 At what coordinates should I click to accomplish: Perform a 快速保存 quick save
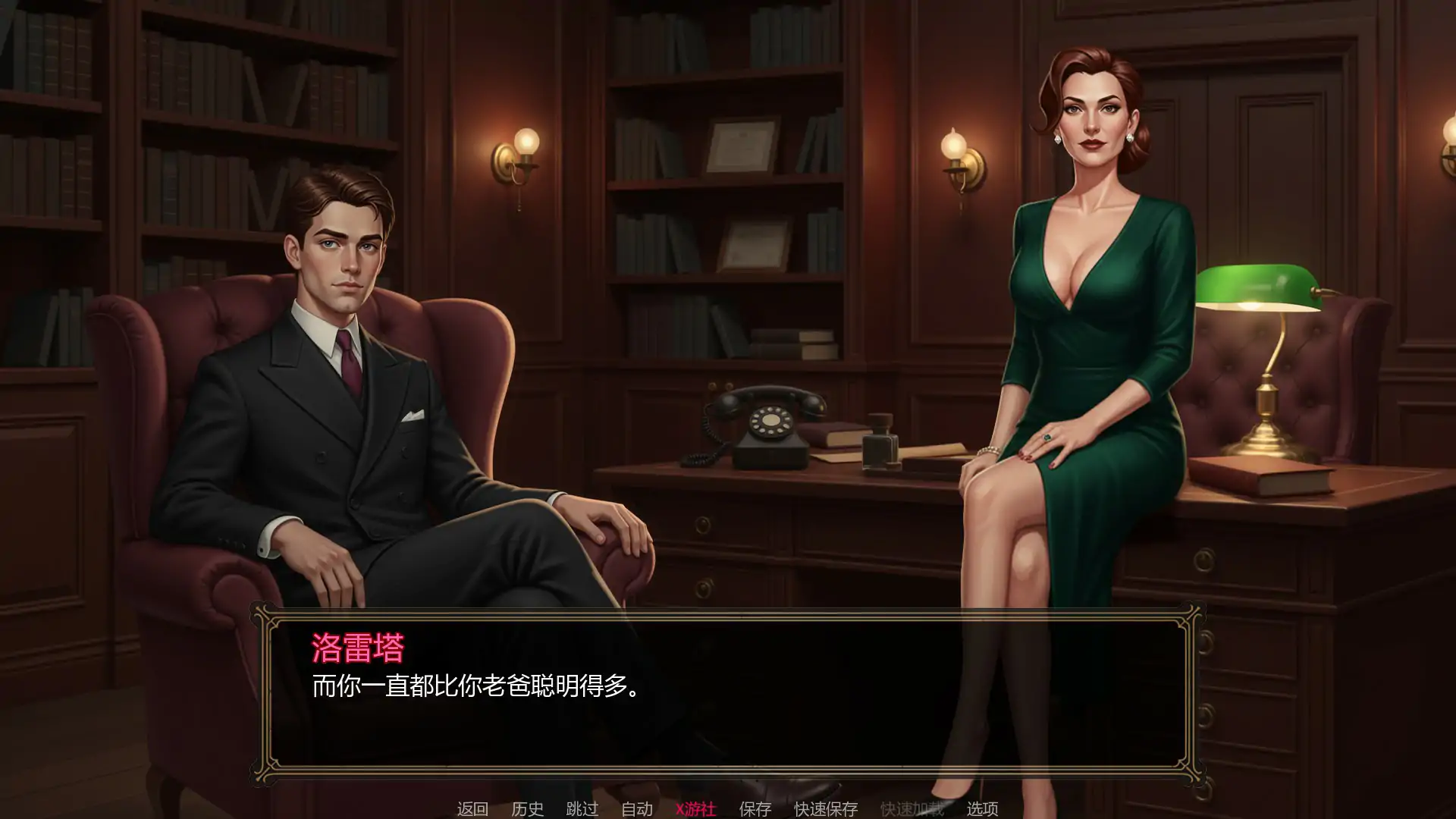pos(825,808)
